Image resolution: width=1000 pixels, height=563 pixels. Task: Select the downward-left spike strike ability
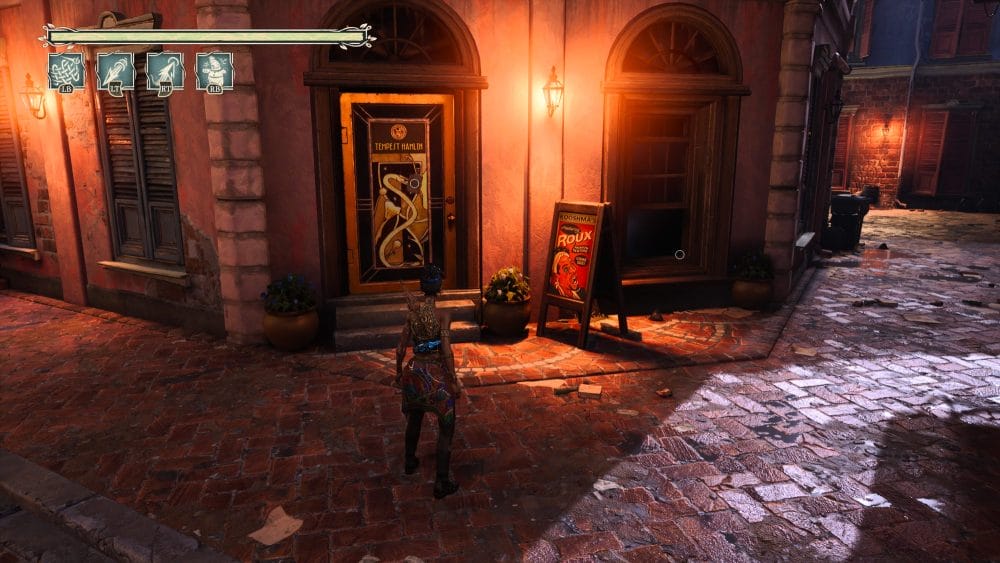115,71
